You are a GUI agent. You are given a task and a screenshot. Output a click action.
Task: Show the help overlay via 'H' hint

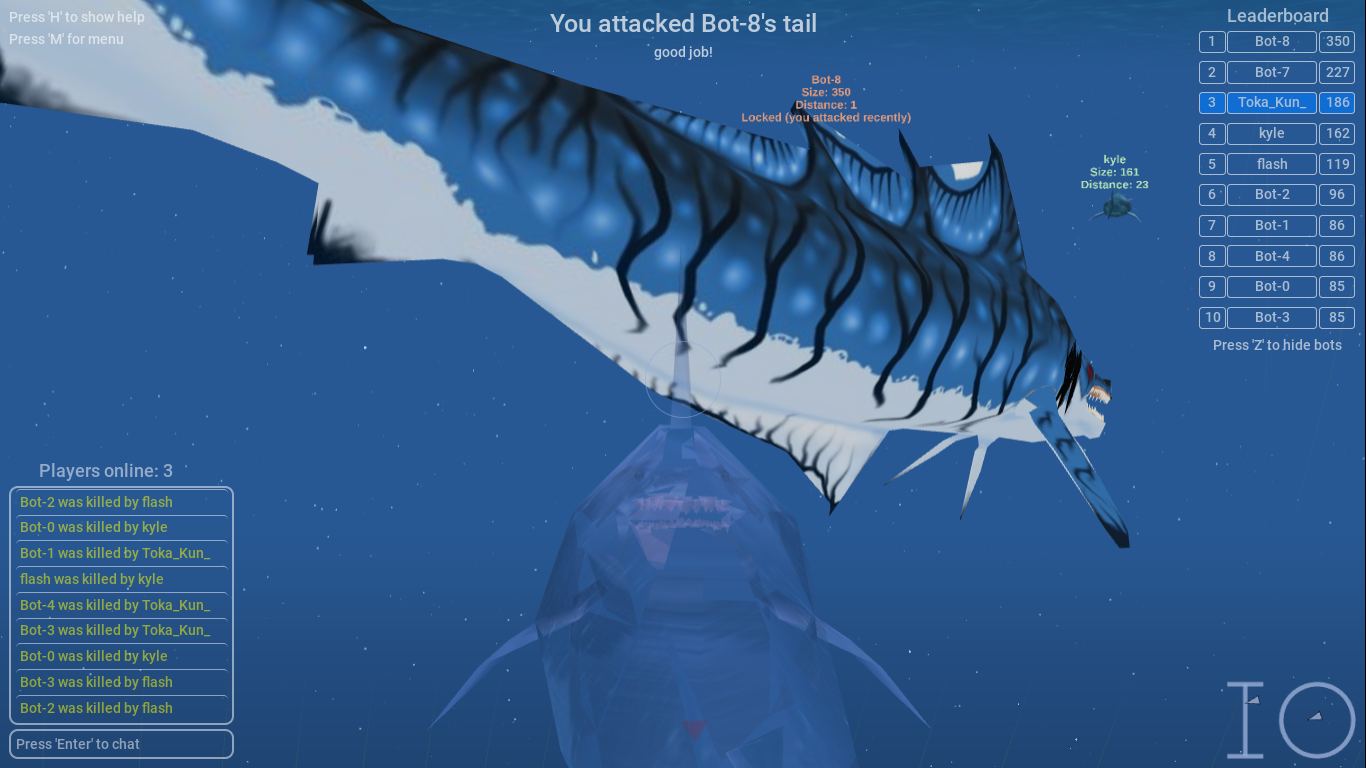pyautogui.click(x=76, y=17)
